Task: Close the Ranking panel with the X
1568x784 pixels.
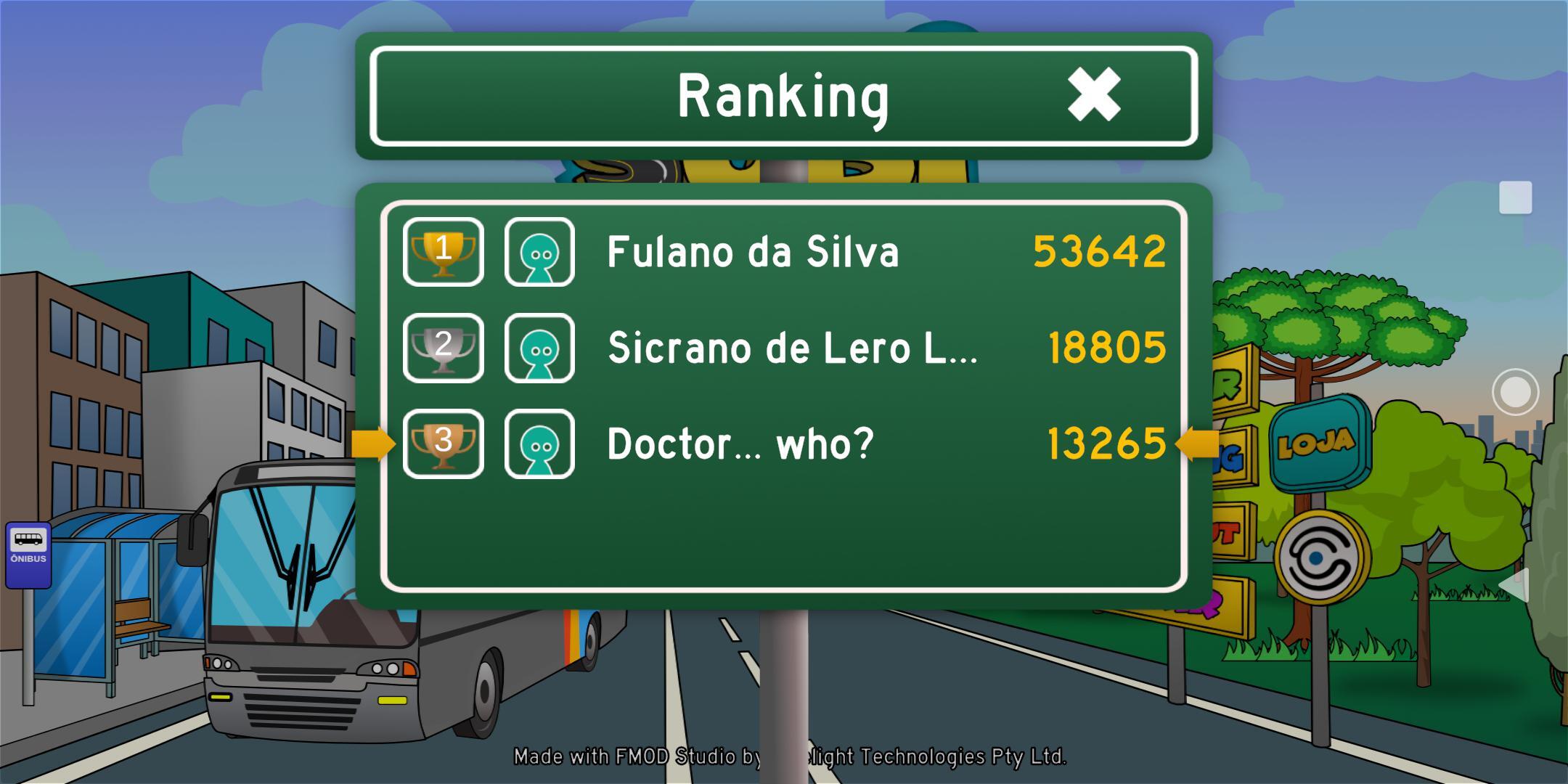Action: pos(1094,94)
